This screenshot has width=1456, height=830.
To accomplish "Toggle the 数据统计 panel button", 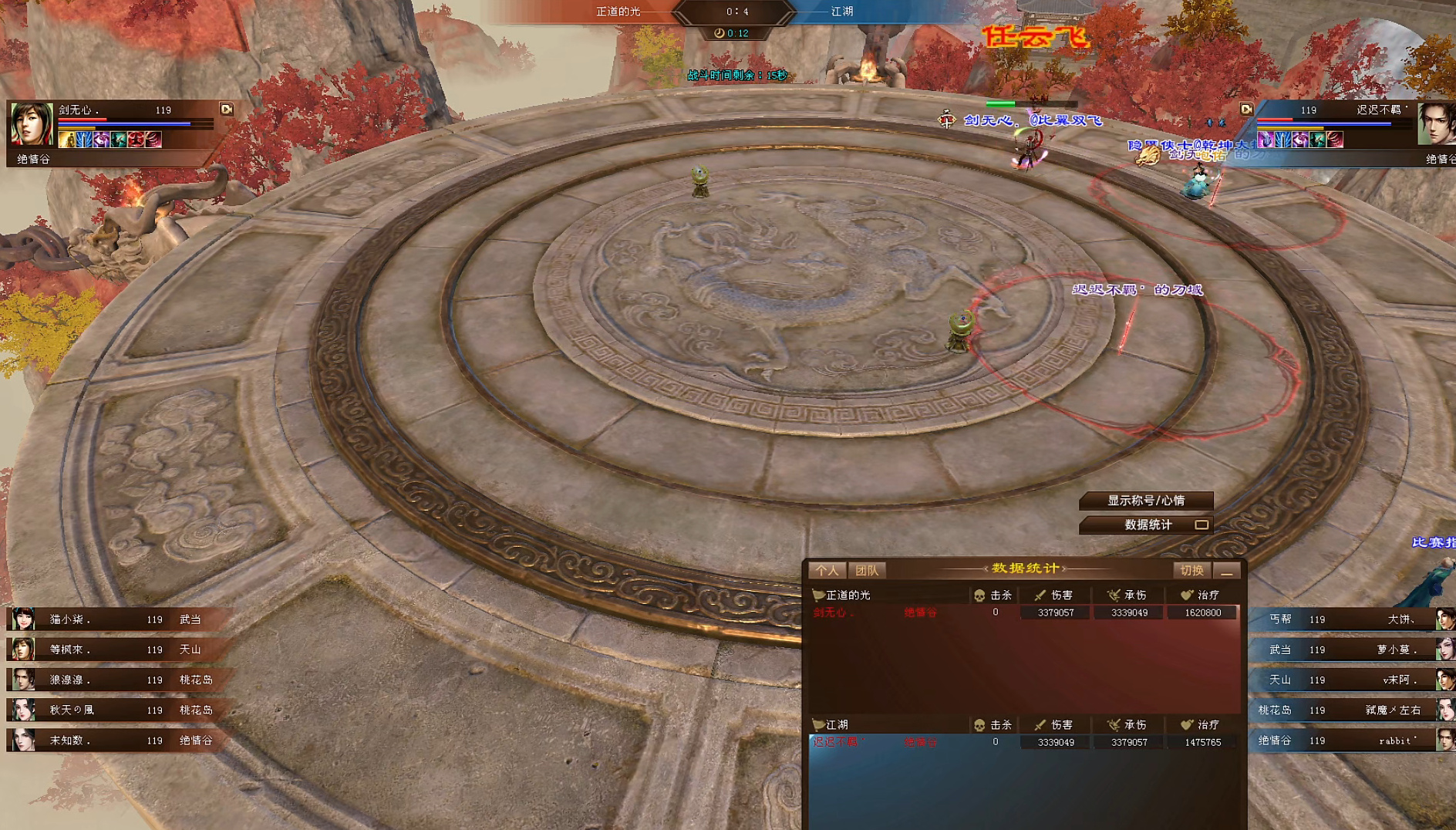I will [1147, 525].
